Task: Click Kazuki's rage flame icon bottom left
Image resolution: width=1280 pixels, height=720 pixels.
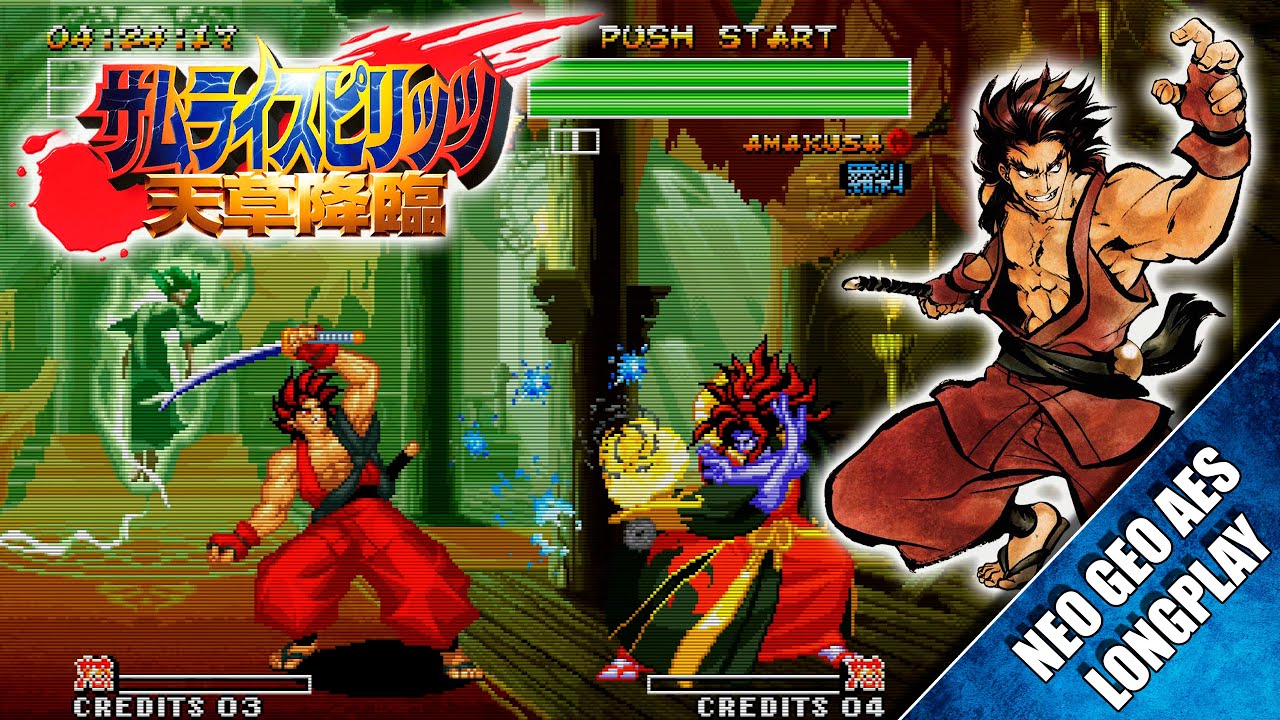Action: coord(95,674)
